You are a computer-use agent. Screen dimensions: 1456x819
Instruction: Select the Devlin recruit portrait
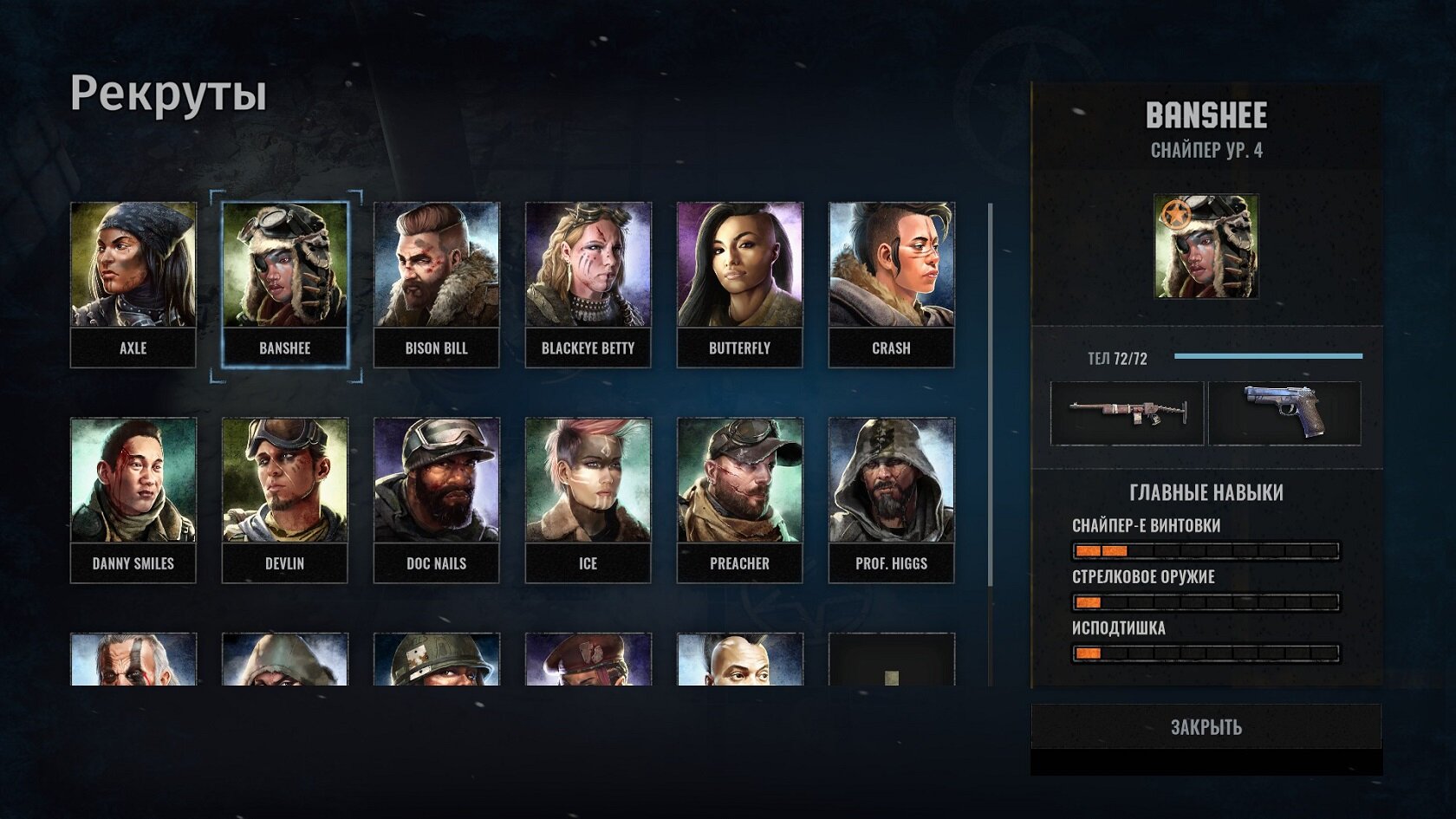(x=284, y=499)
